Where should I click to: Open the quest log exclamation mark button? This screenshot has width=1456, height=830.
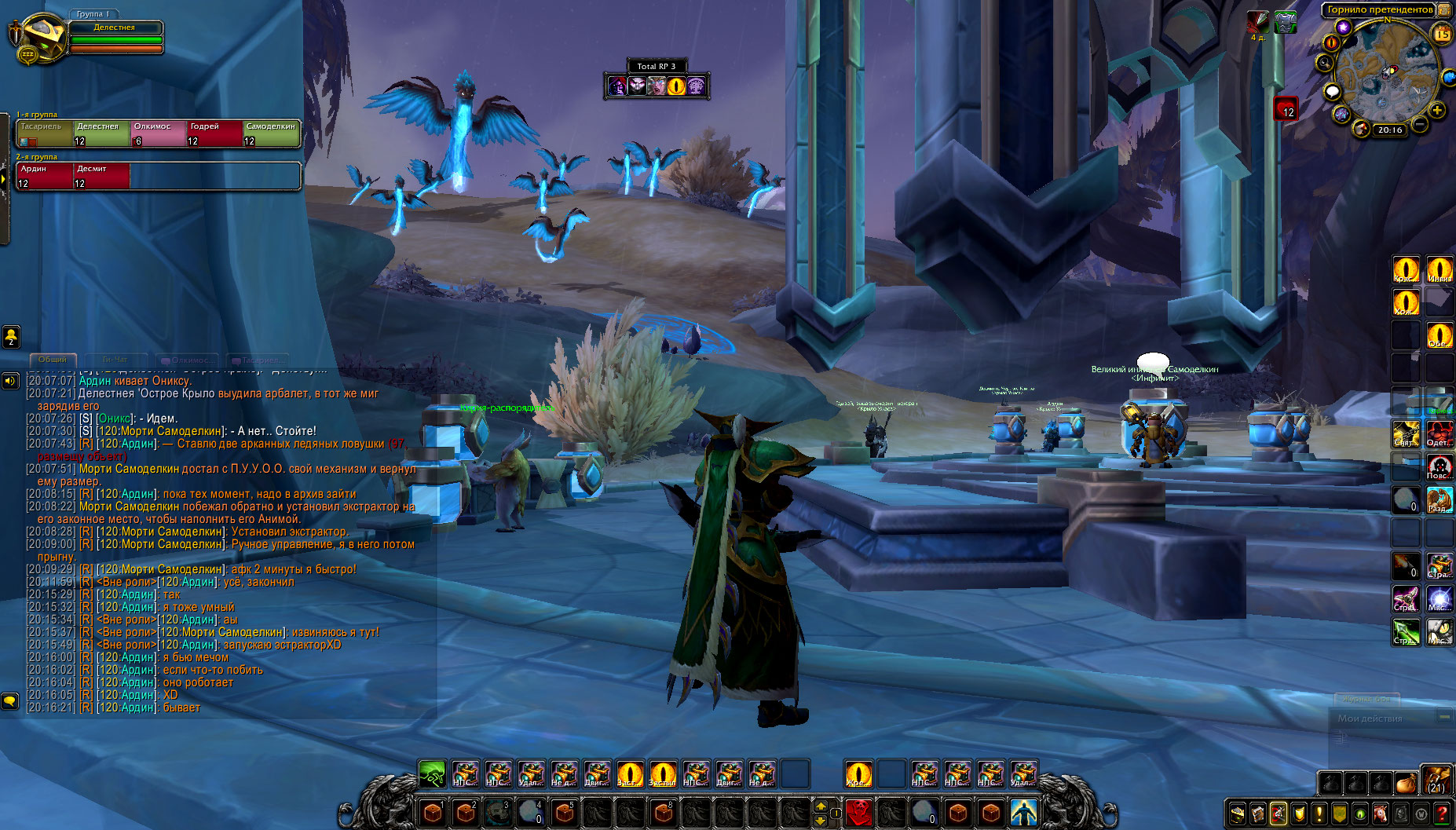(x=1319, y=814)
